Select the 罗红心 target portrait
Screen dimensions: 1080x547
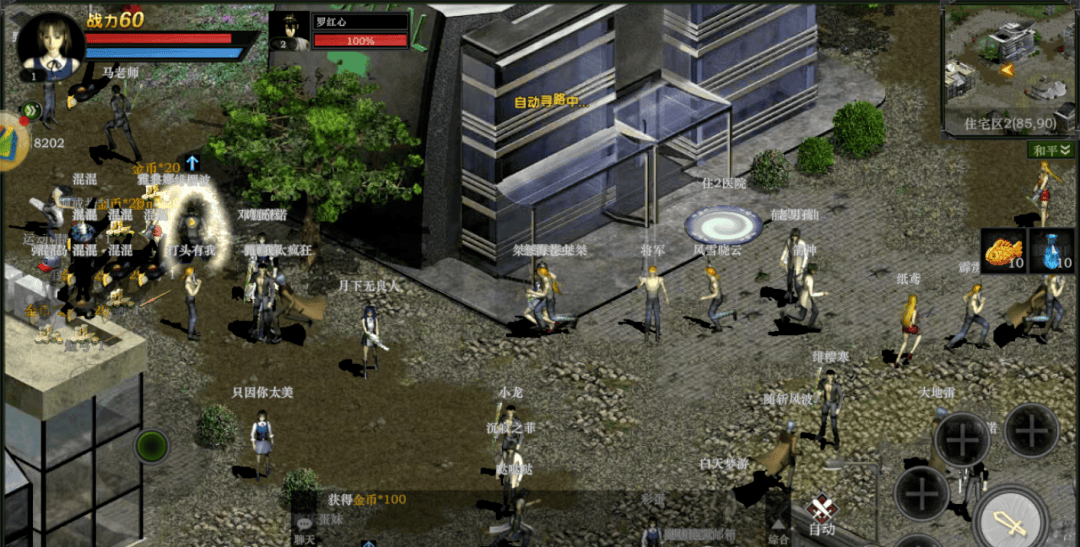pos(290,31)
